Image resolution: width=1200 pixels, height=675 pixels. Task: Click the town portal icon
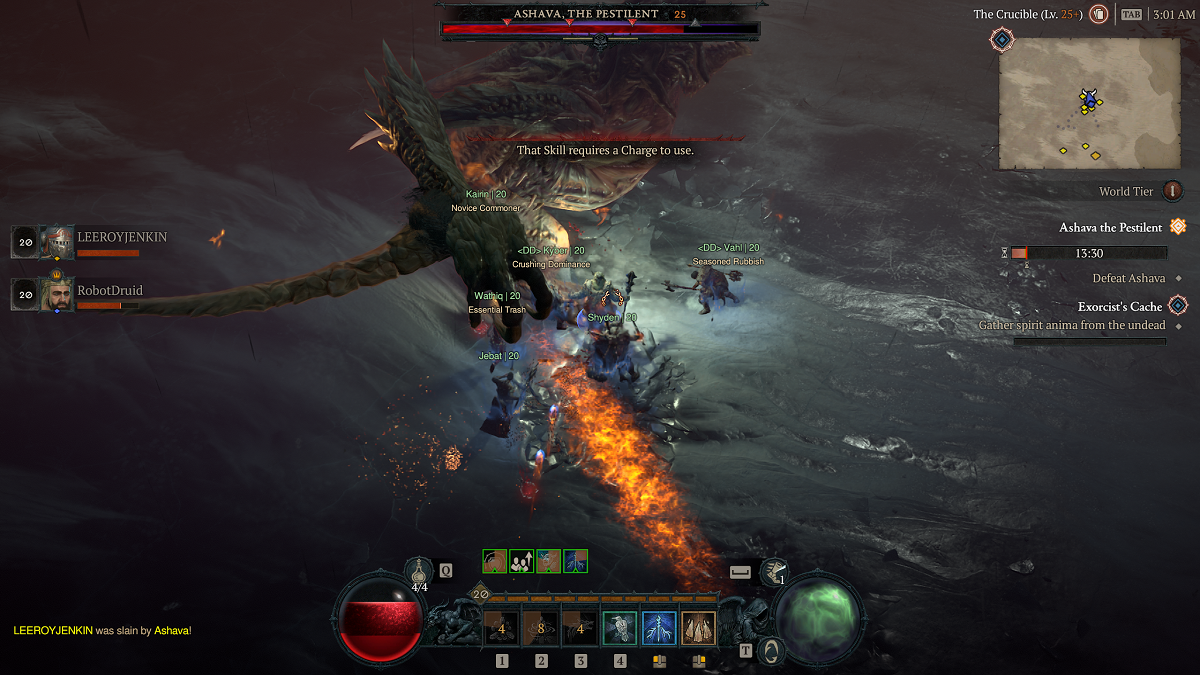click(x=770, y=650)
